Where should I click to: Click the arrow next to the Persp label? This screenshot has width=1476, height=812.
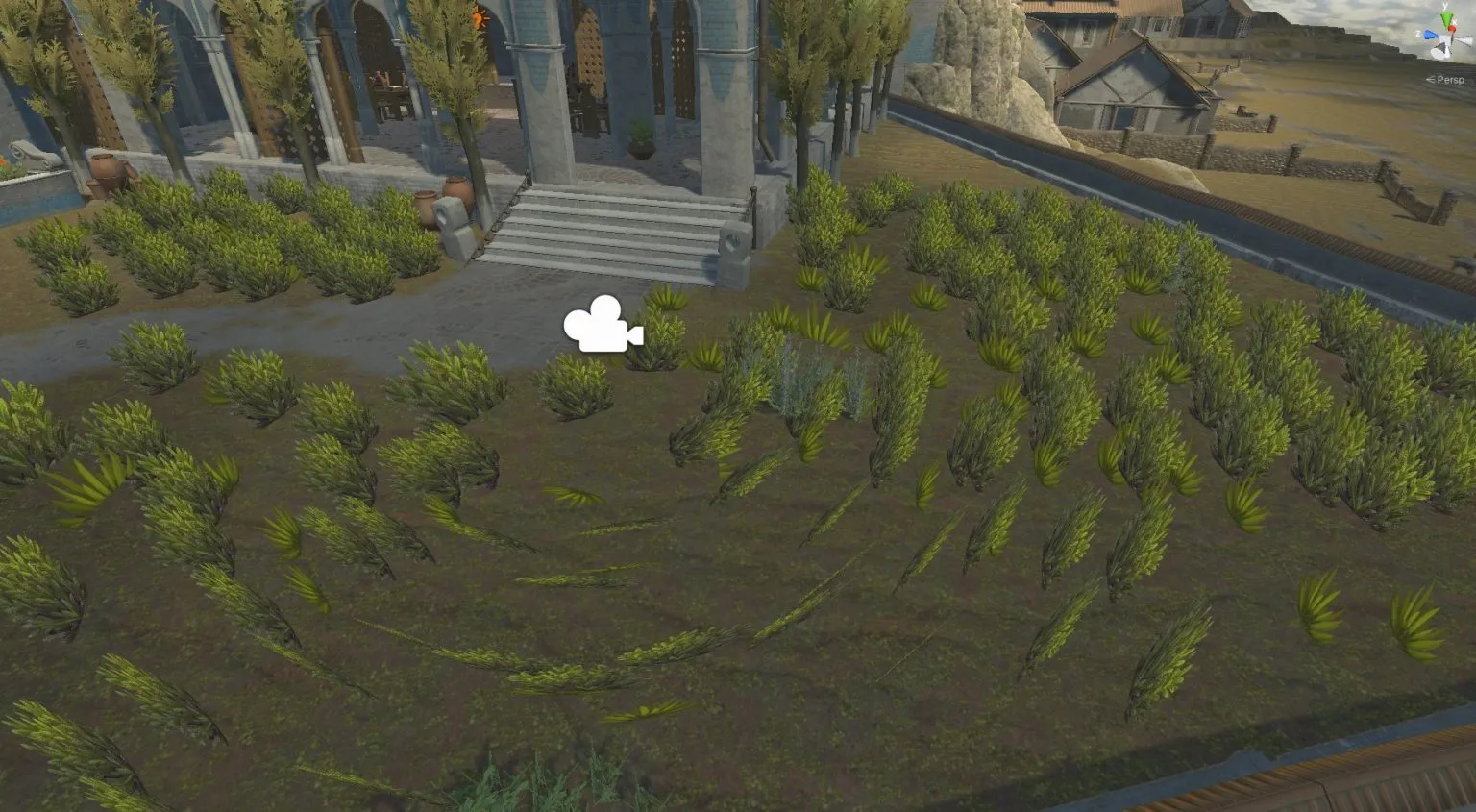click(1431, 79)
